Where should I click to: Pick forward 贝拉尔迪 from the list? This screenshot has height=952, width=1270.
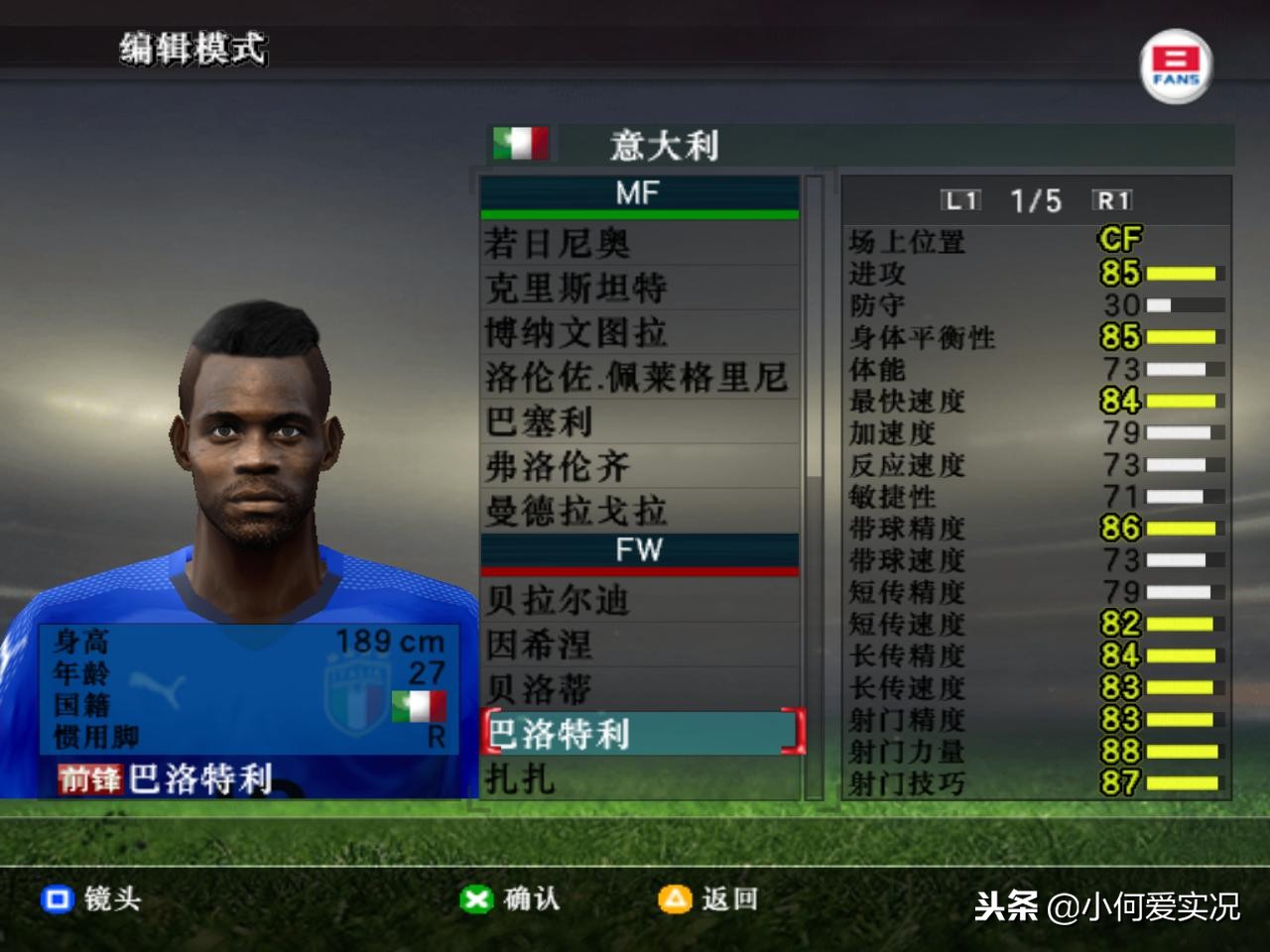[639, 600]
